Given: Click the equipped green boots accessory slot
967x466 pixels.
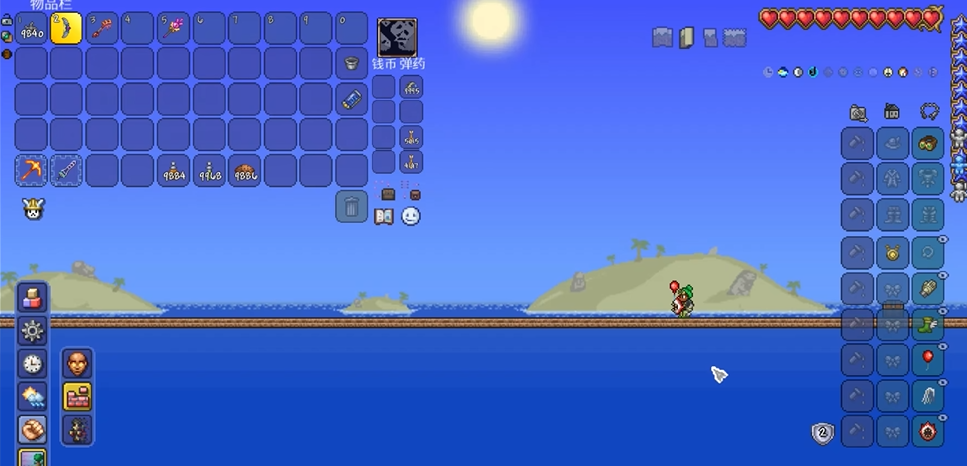Looking at the screenshot, I should tap(928, 323).
